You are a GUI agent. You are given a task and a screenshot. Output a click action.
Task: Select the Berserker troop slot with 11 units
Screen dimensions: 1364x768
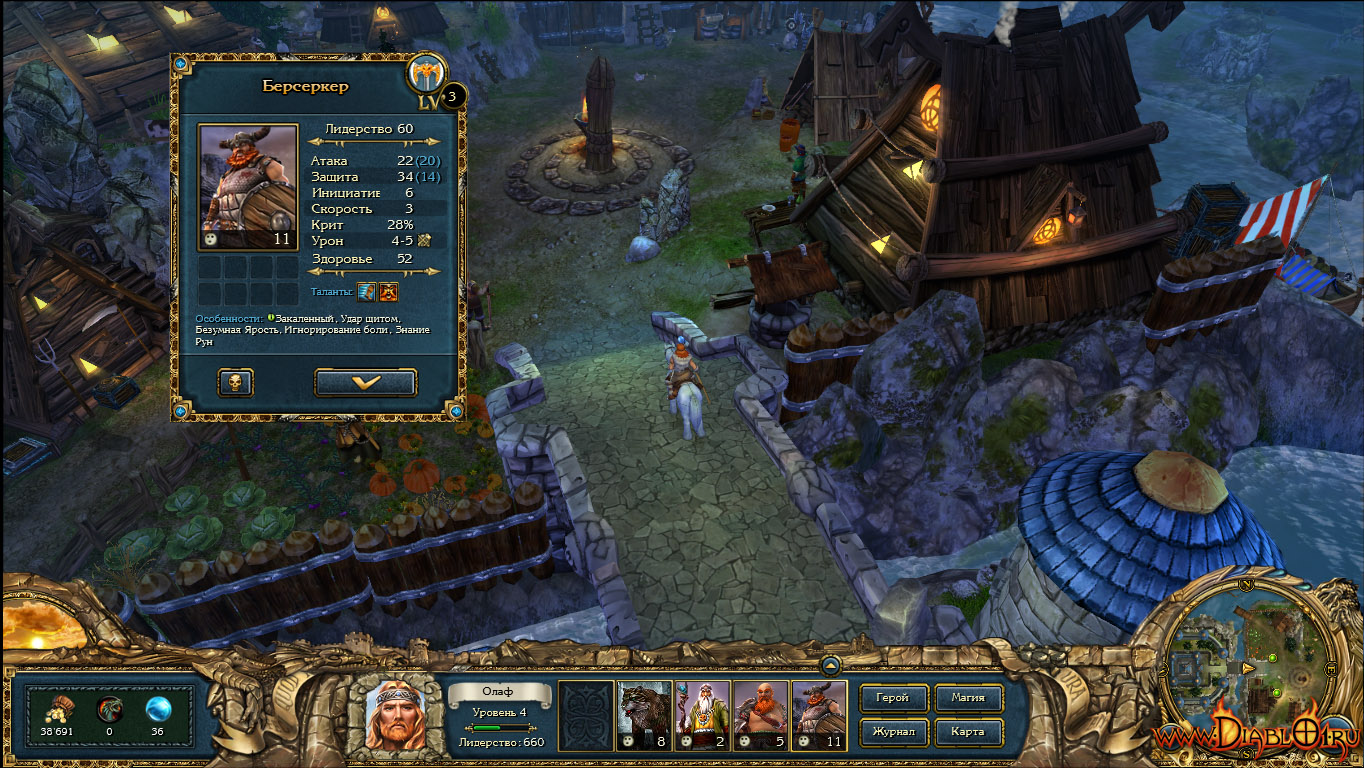[819, 715]
